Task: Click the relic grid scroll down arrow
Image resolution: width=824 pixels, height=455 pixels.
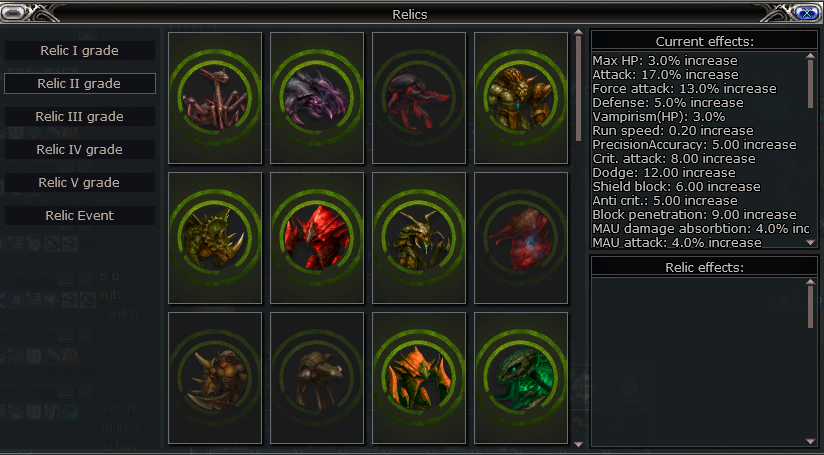Action: coord(577,442)
